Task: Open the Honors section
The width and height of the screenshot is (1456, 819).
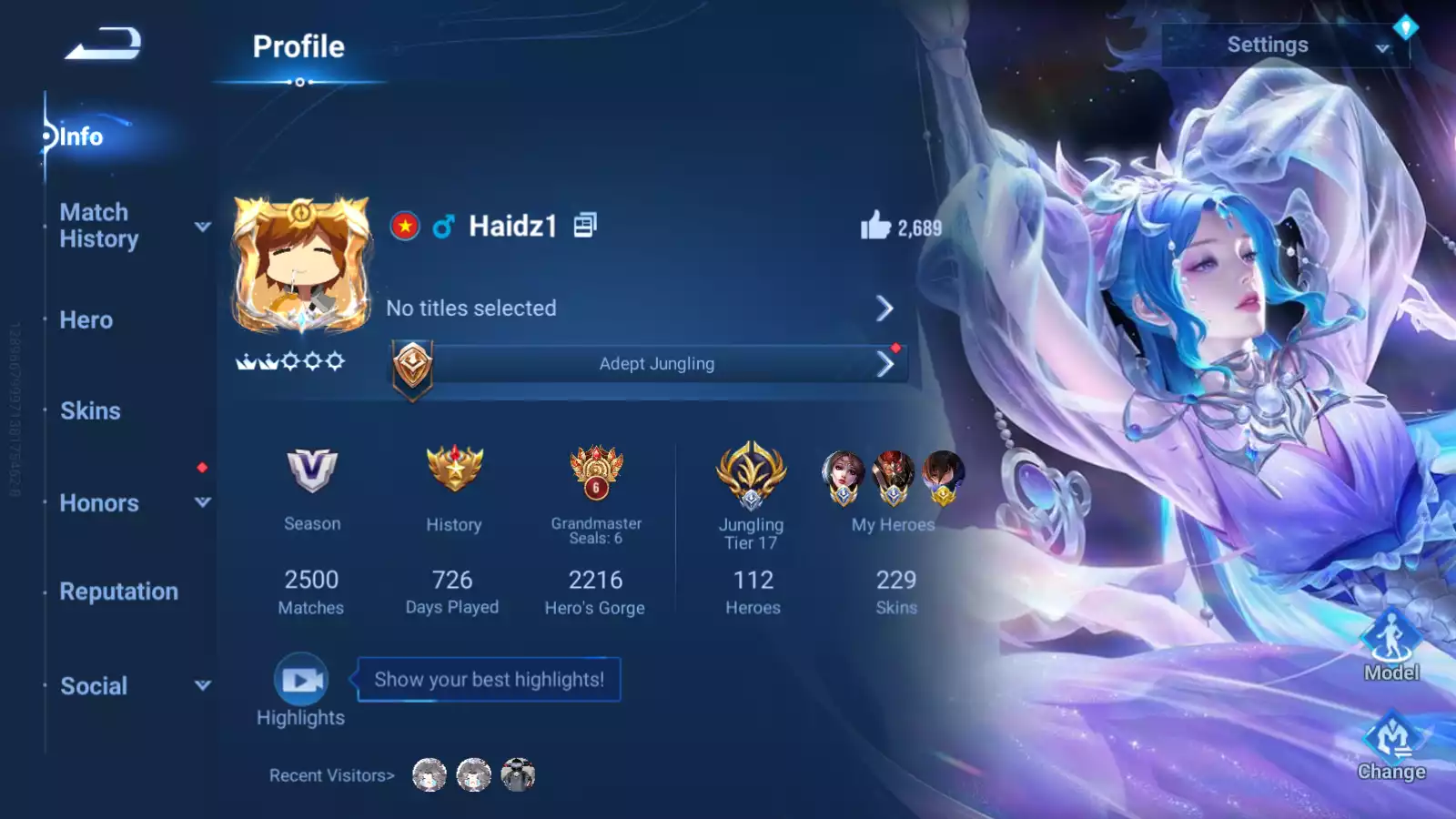Action: coord(133,502)
